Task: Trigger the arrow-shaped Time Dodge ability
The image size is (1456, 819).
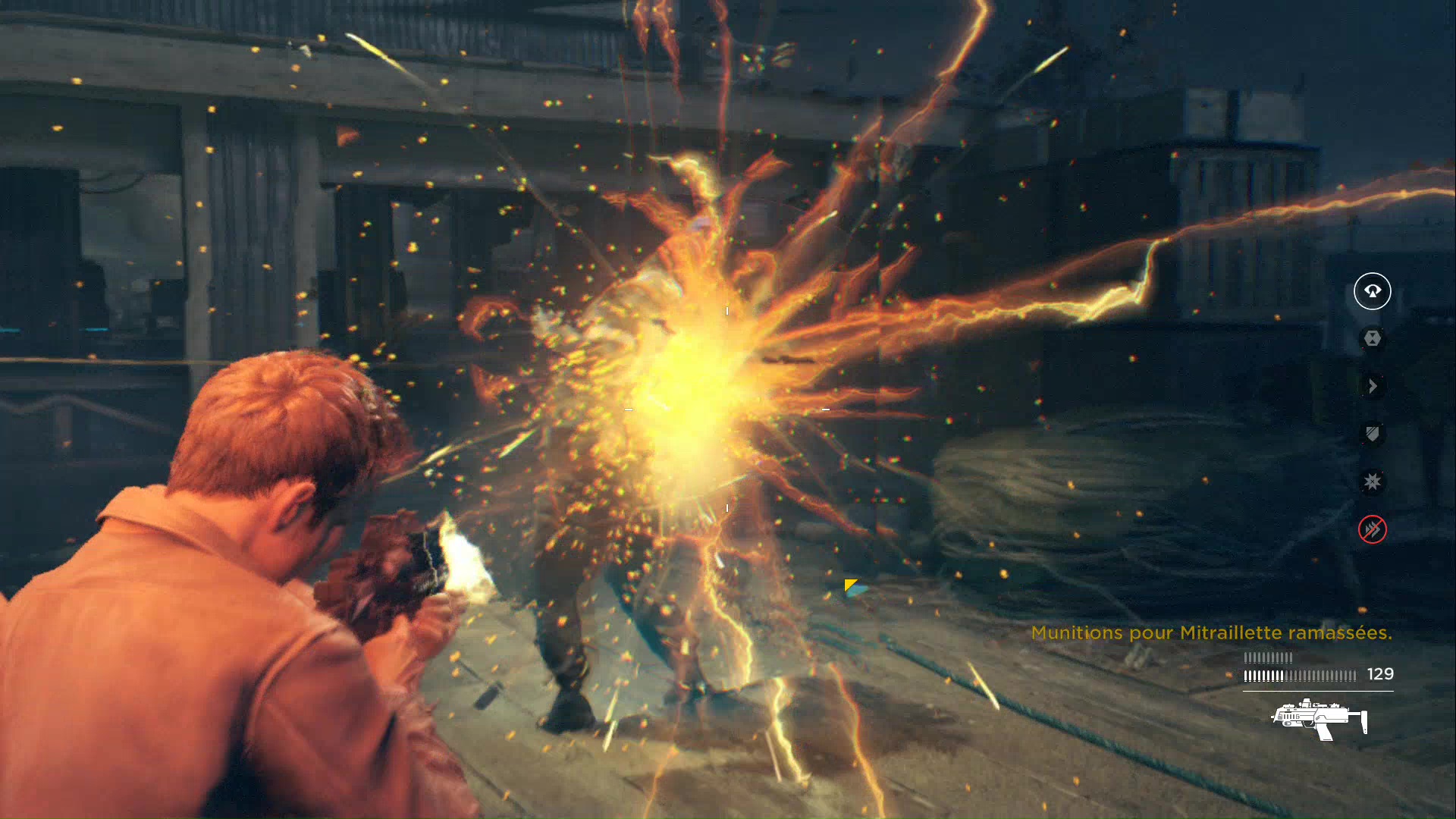Action: 1372,386
